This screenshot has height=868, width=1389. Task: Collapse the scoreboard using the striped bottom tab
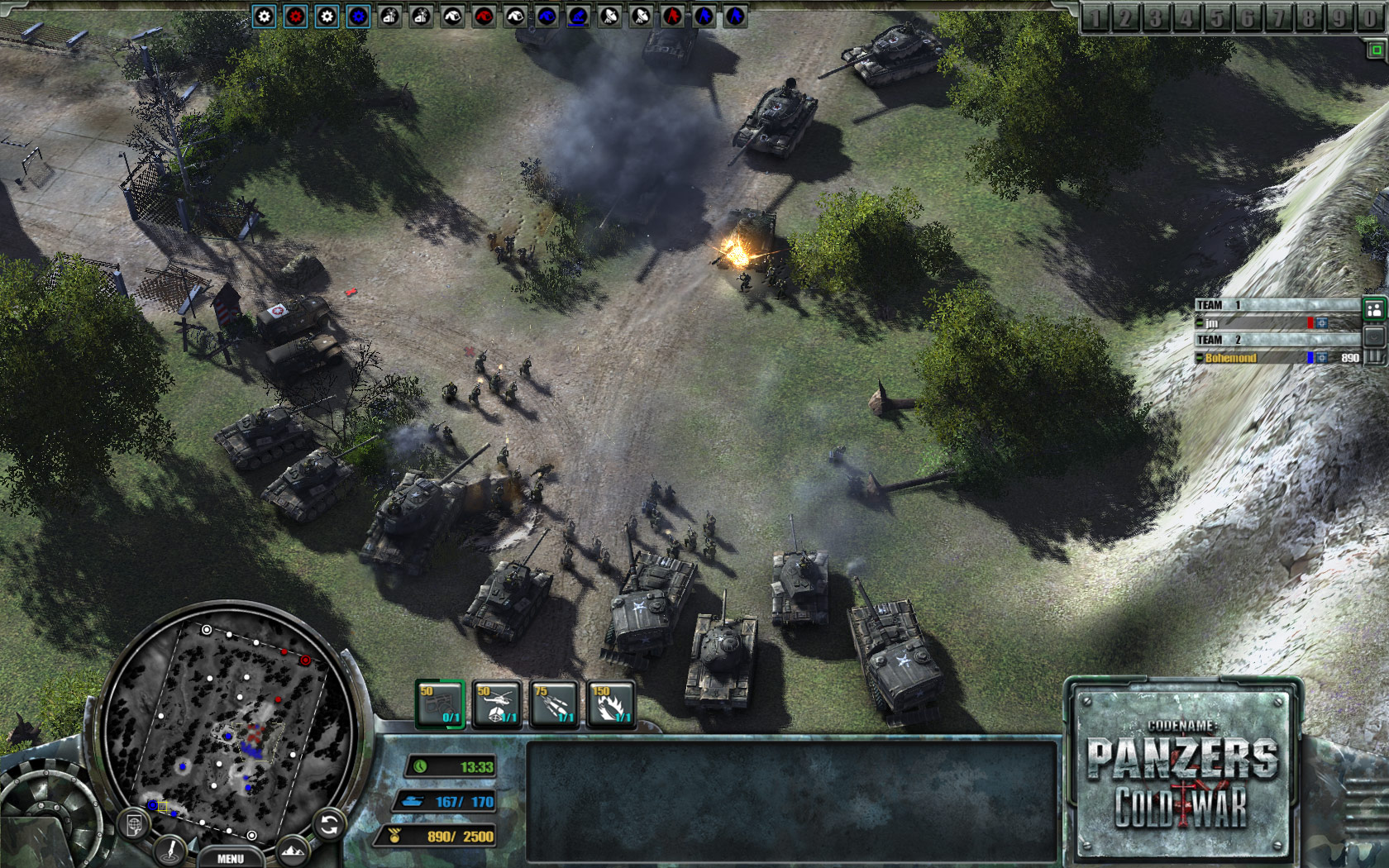point(1373,358)
